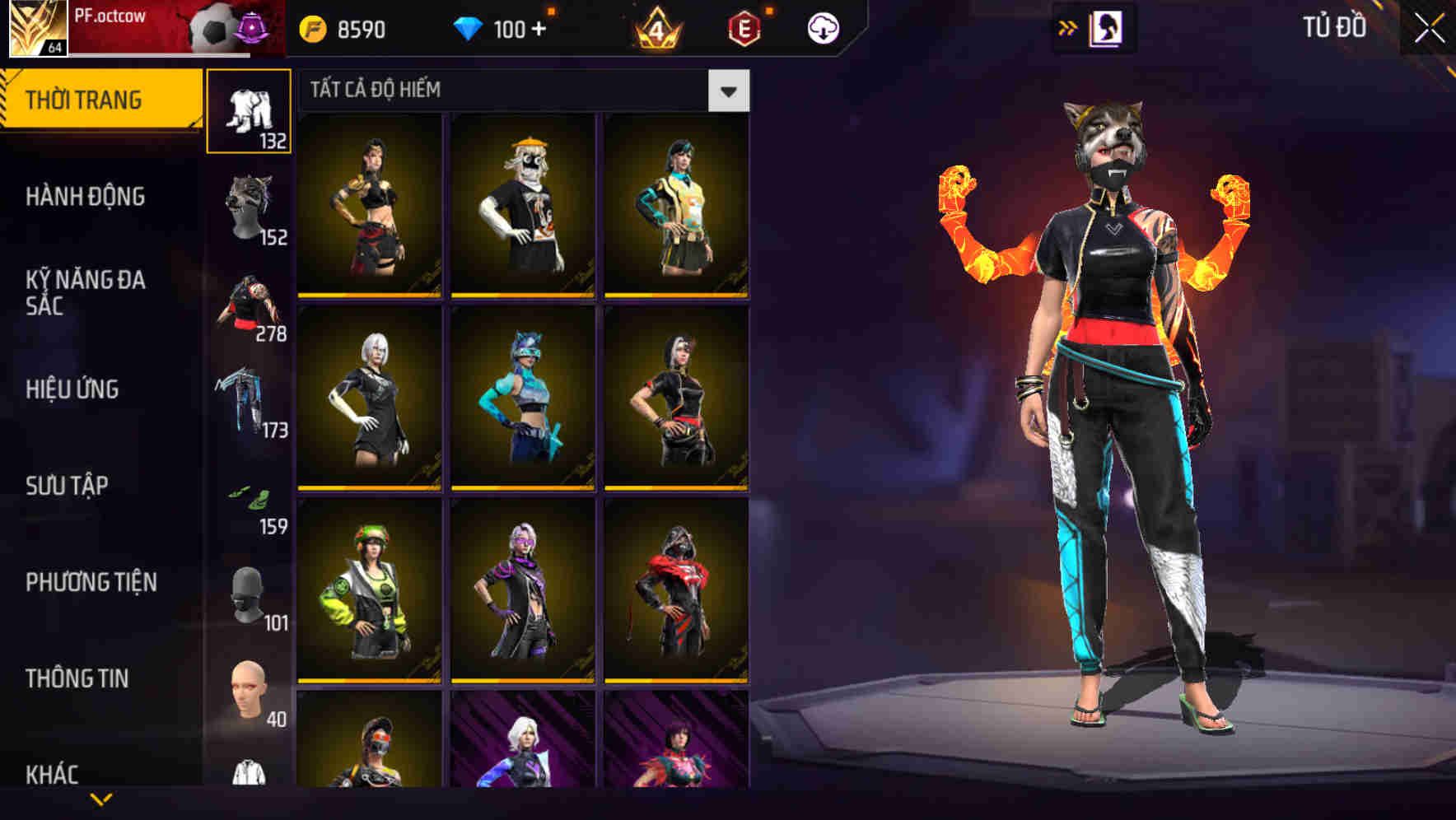This screenshot has width=1456, height=820.
Task: Open the white shirt category at sidebar bottom
Action: 250,774
